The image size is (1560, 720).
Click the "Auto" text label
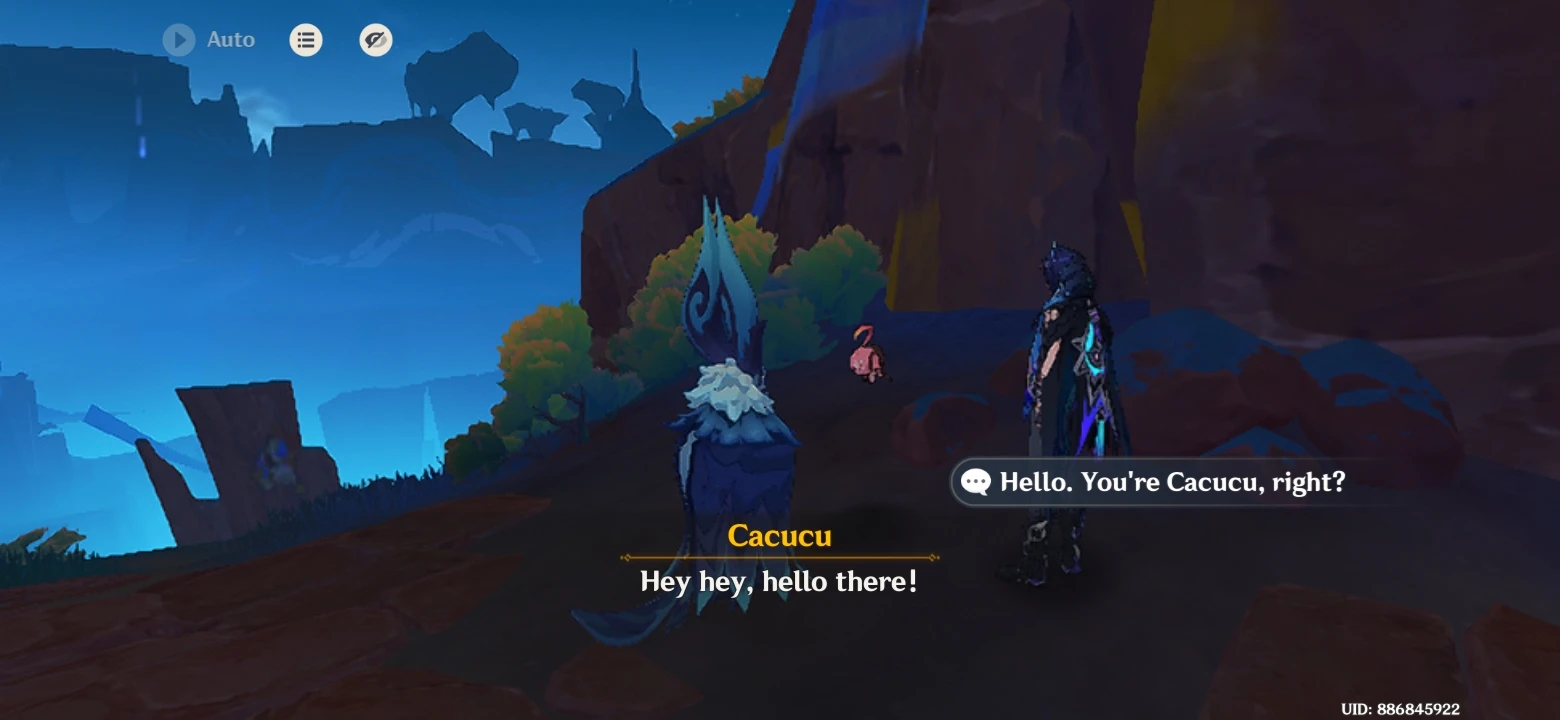(231, 39)
